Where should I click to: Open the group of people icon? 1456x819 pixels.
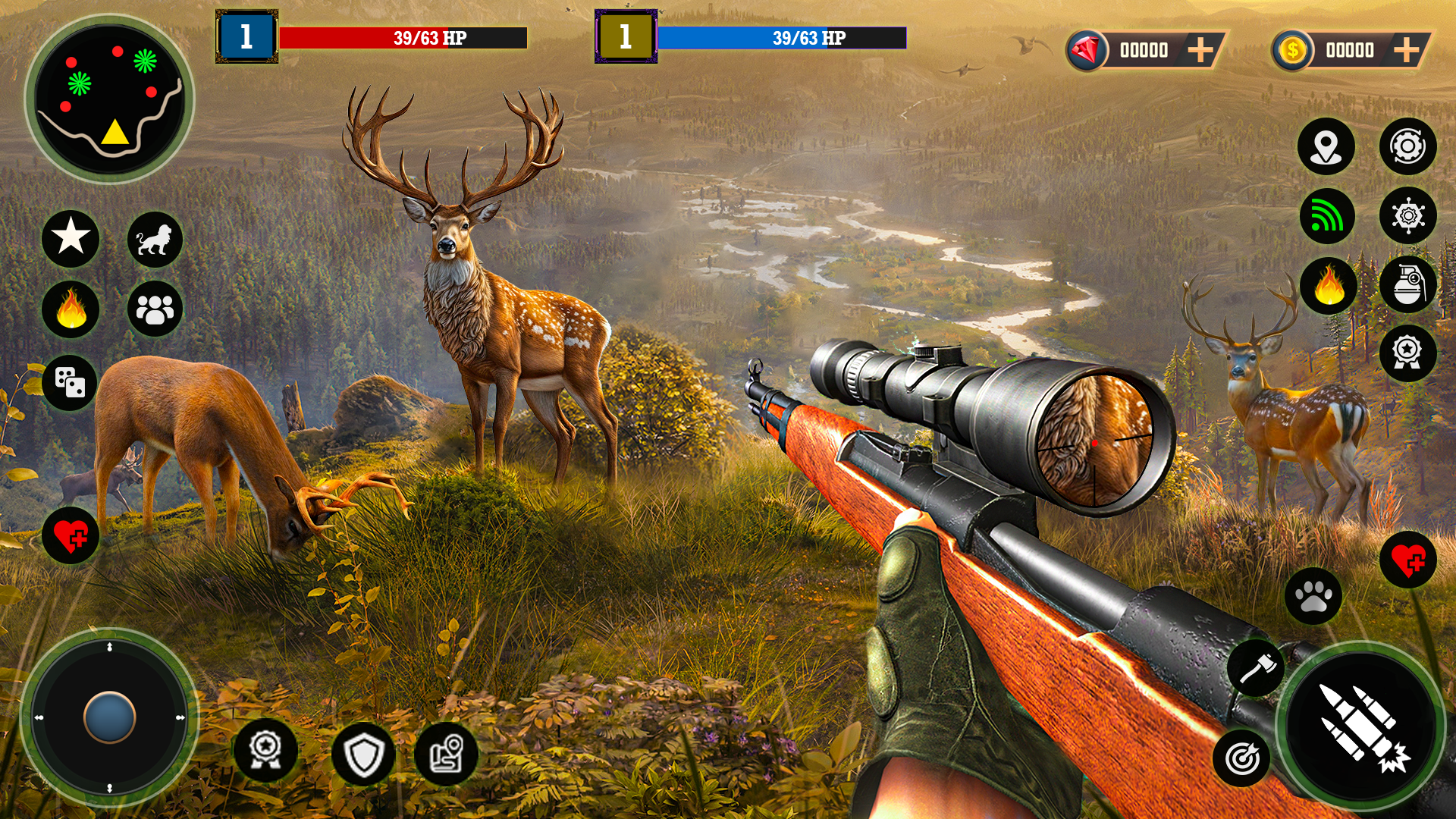[x=155, y=309]
